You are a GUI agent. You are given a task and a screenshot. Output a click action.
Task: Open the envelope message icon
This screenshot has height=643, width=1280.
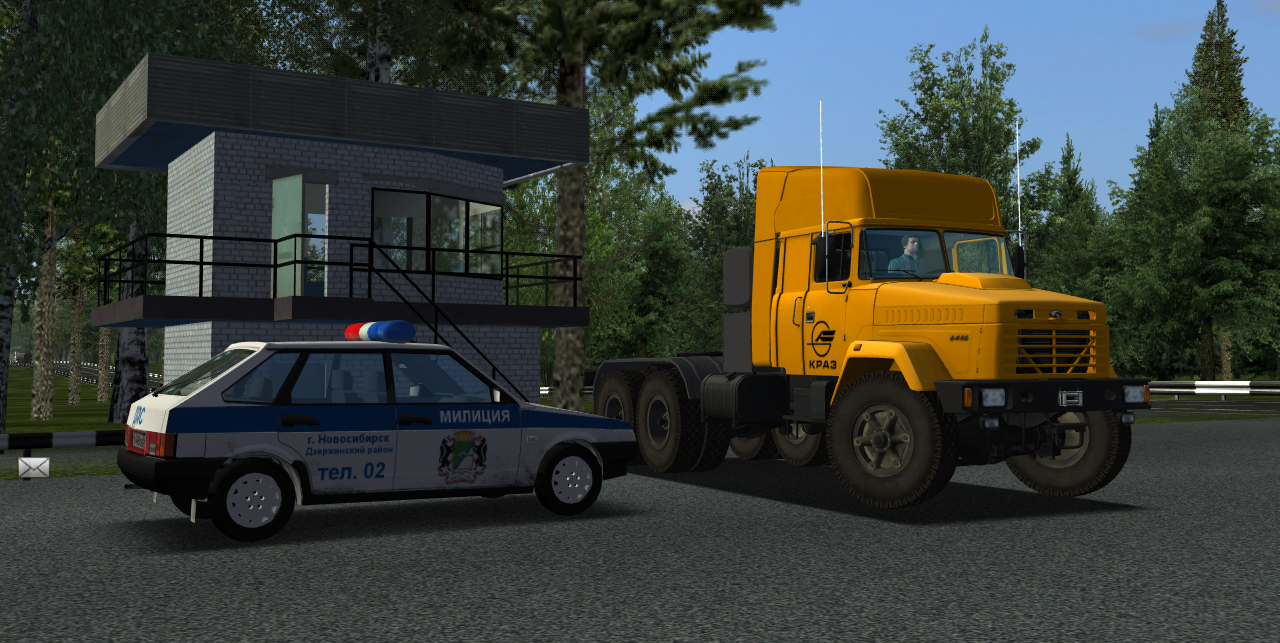click(33, 467)
